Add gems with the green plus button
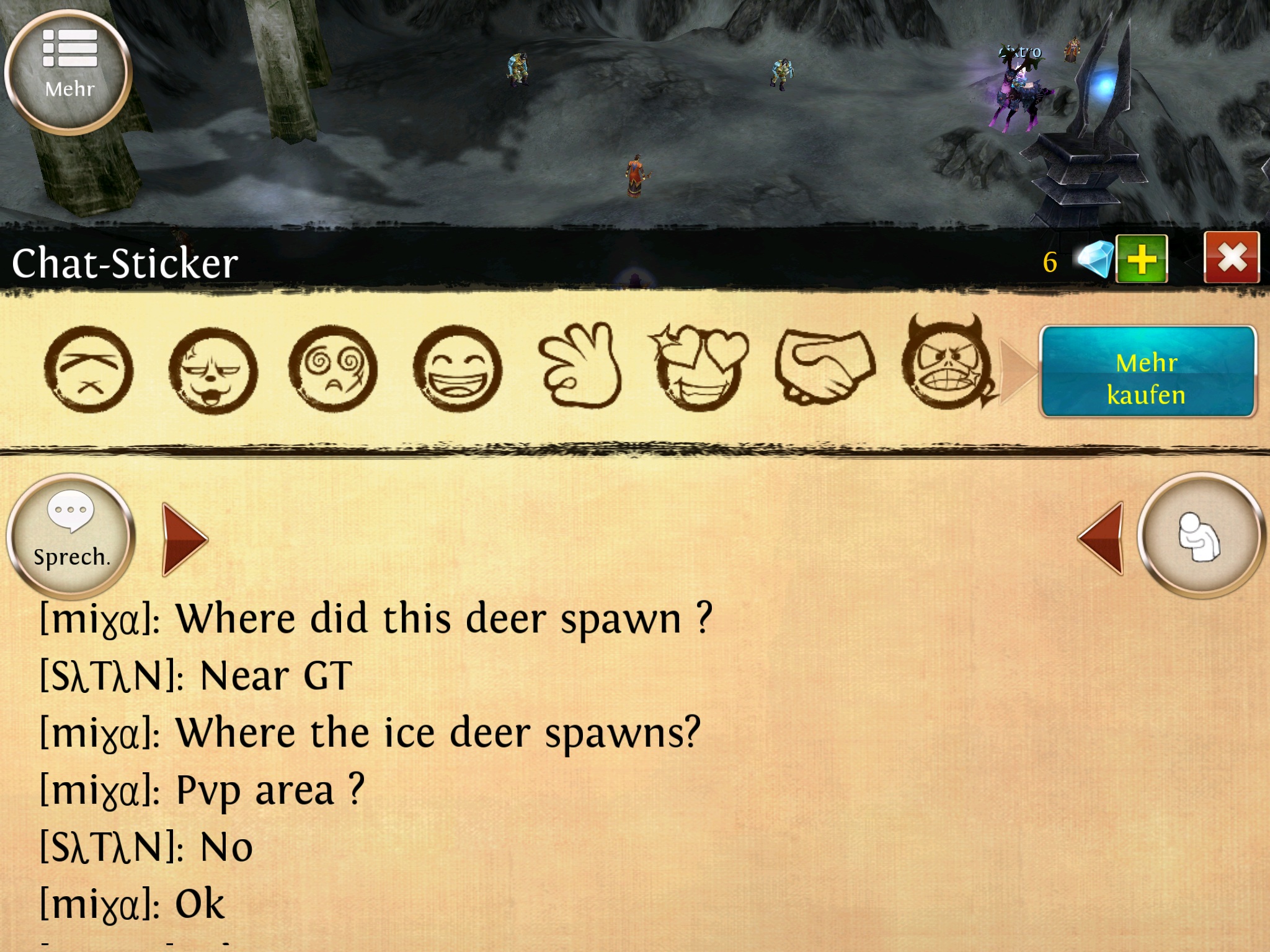The width and height of the screenshot is (1270, 952). 1142,259
